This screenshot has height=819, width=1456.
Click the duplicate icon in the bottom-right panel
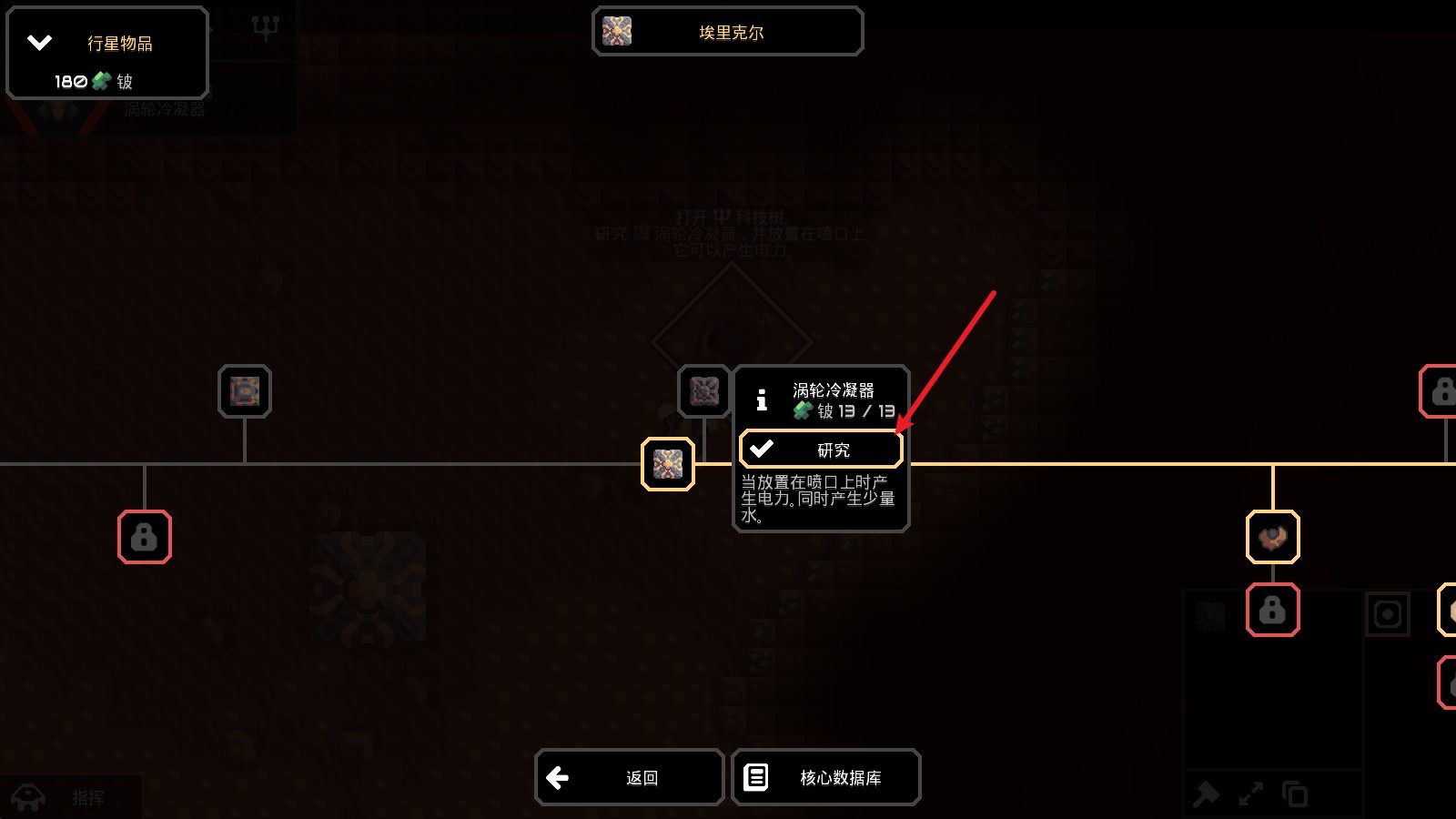(x=1293, y=793)
